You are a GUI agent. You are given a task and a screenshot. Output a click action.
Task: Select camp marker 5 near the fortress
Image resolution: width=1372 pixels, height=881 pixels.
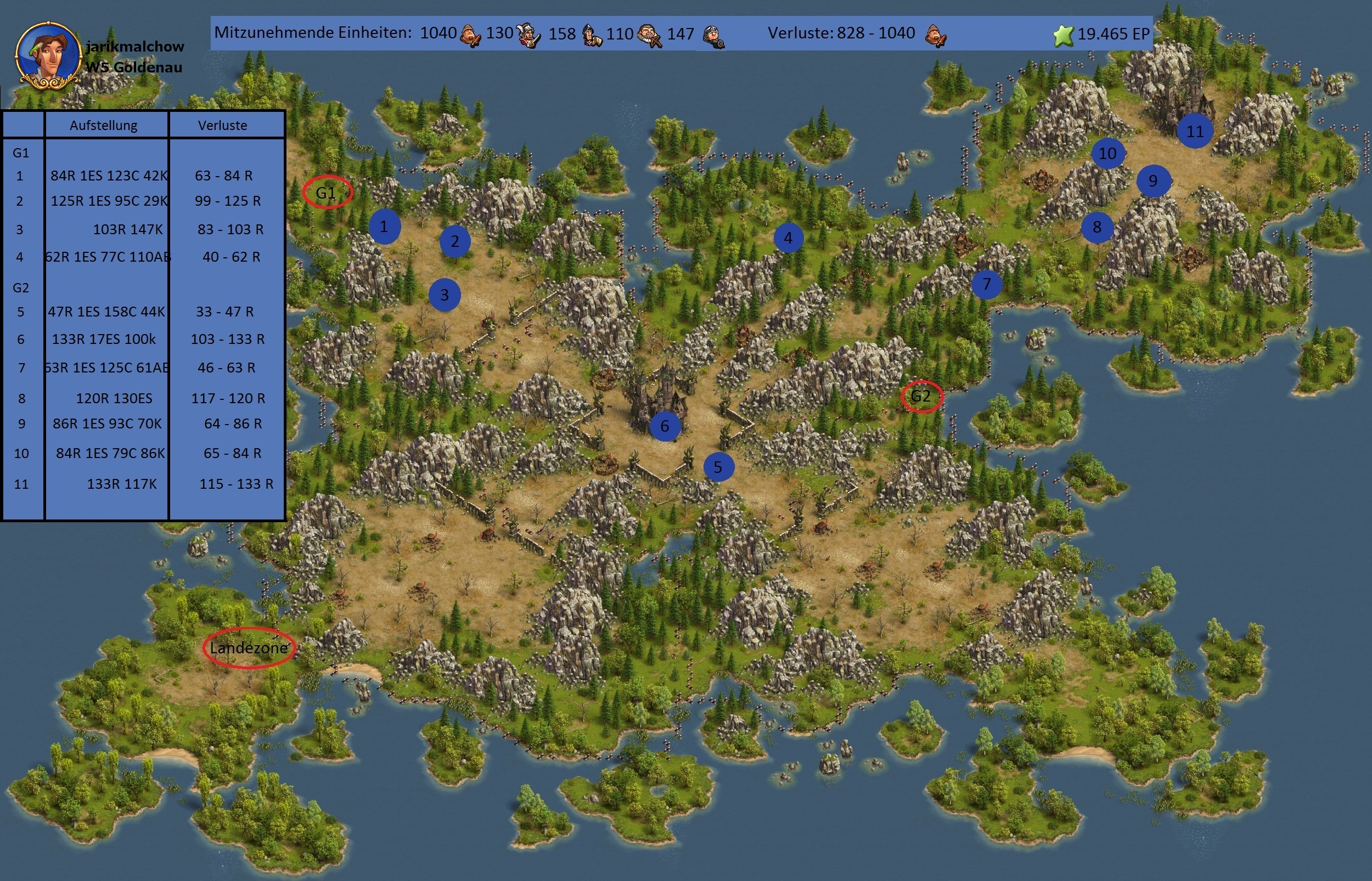tap(717, 467)
